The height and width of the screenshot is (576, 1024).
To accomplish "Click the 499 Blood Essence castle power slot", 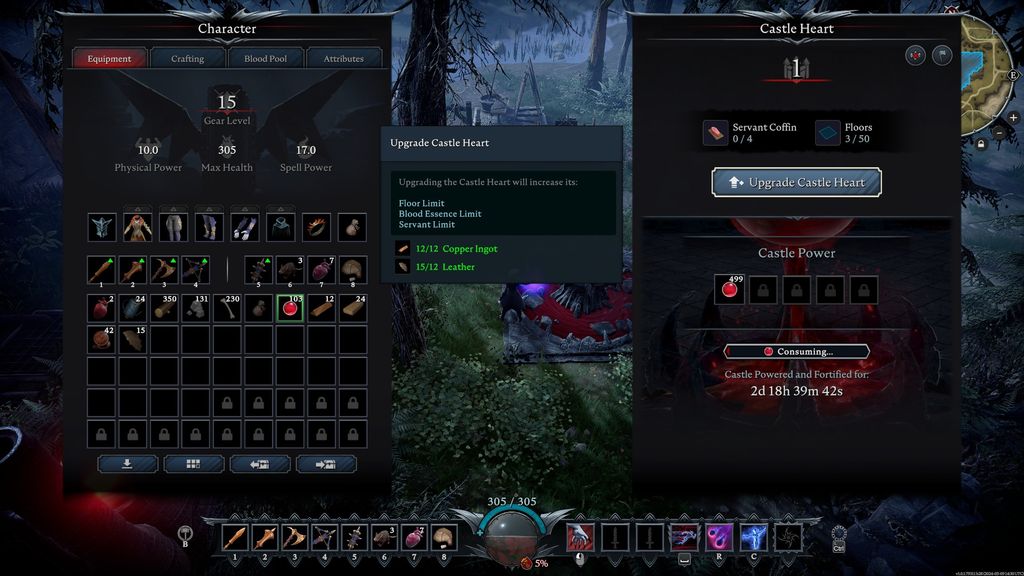I will pos(730,290).
